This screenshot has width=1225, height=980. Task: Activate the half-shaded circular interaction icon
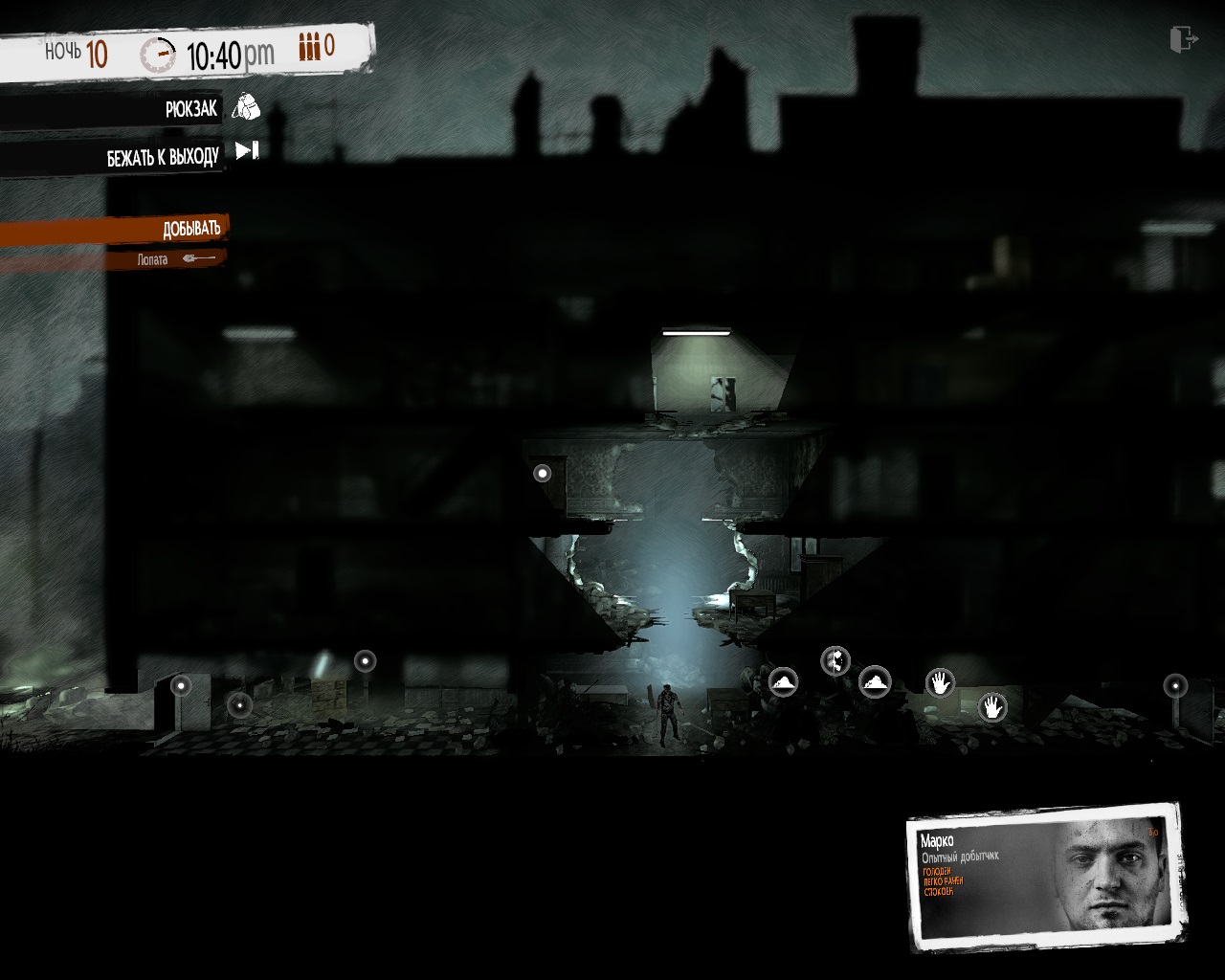(835, 660)
